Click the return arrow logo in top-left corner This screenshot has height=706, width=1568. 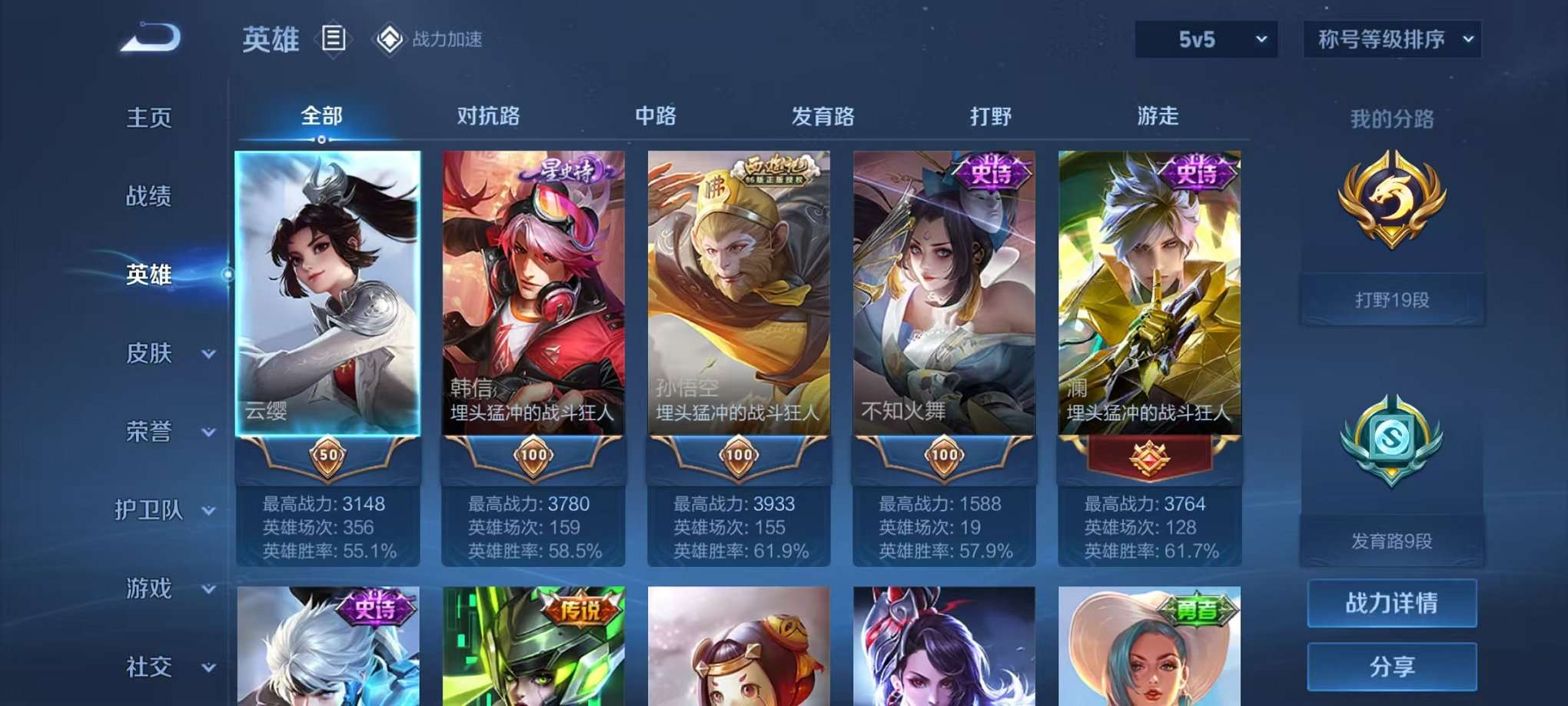point(148,37)
